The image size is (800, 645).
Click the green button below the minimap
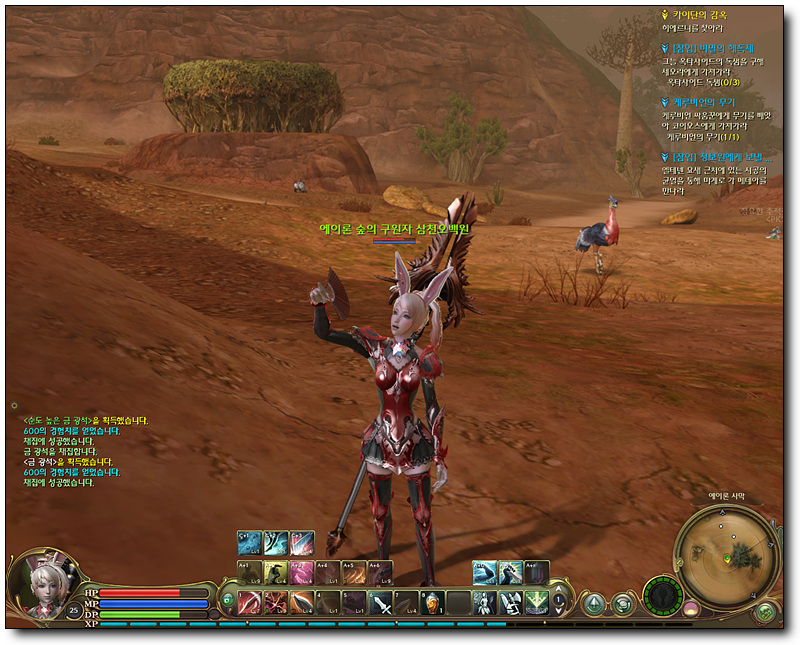point(765,611)
